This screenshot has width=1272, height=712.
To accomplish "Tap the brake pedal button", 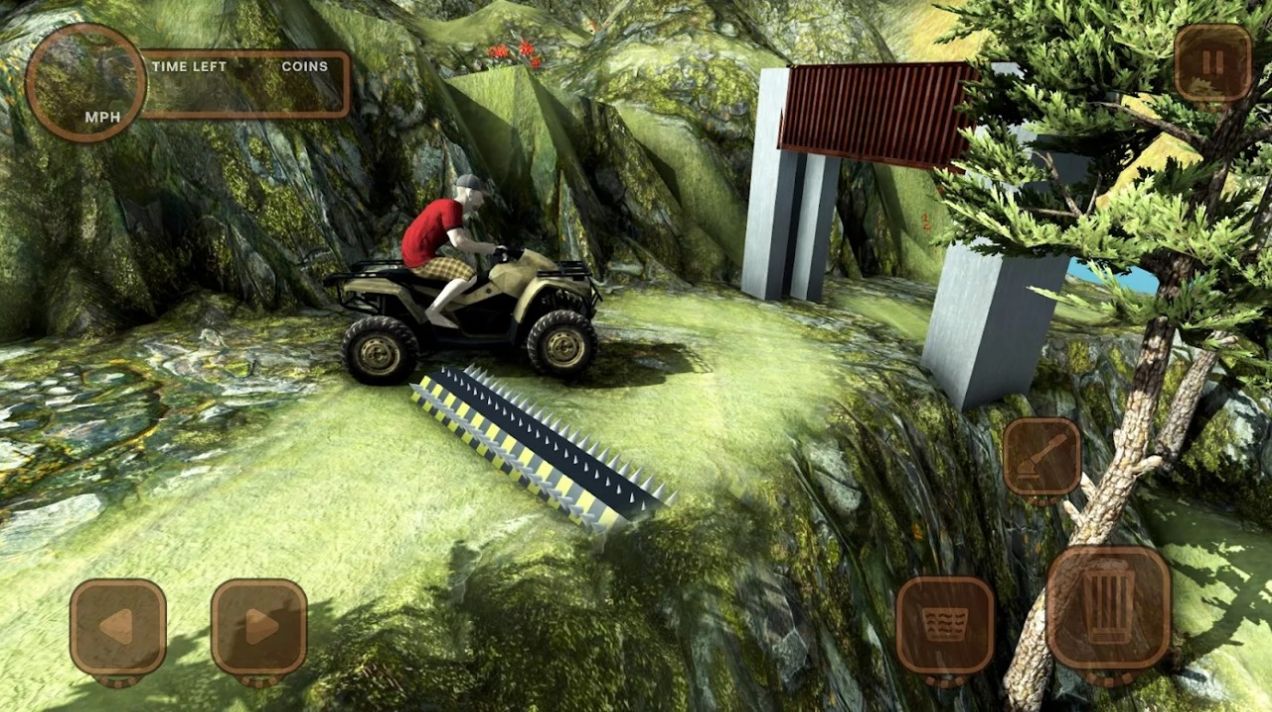I will point(944,625).
